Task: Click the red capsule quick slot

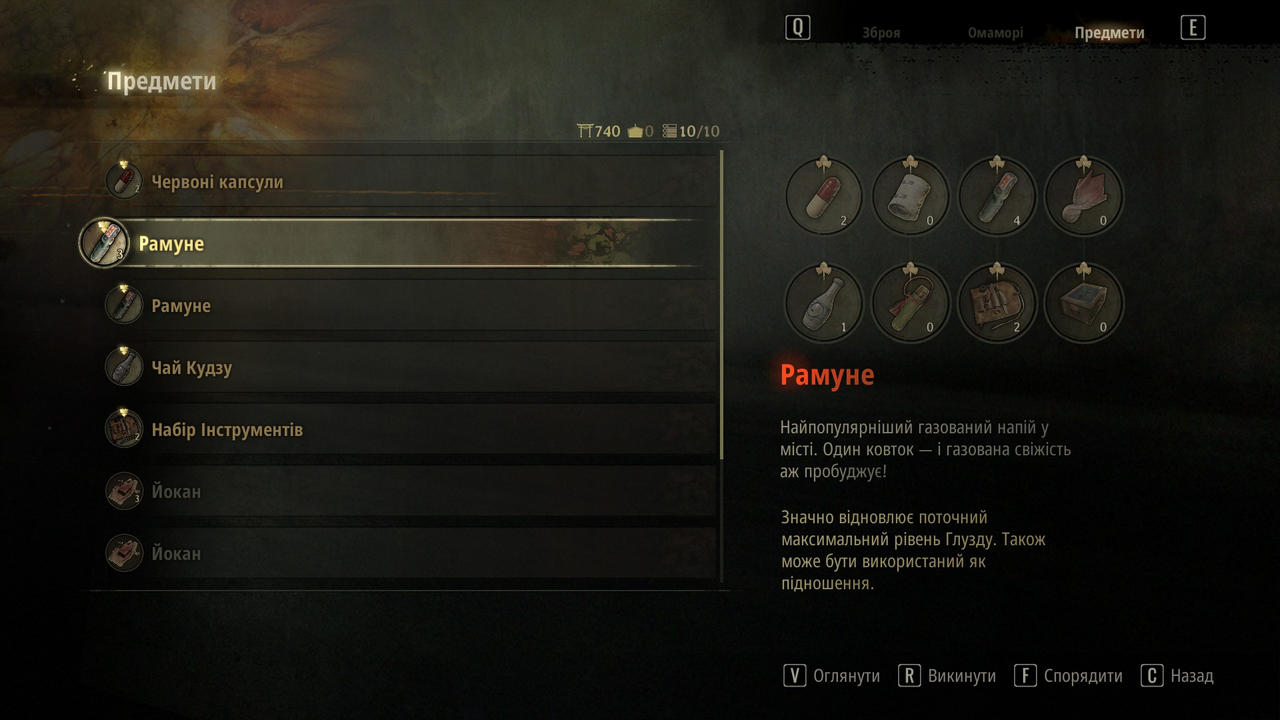Action: point(824,197)
